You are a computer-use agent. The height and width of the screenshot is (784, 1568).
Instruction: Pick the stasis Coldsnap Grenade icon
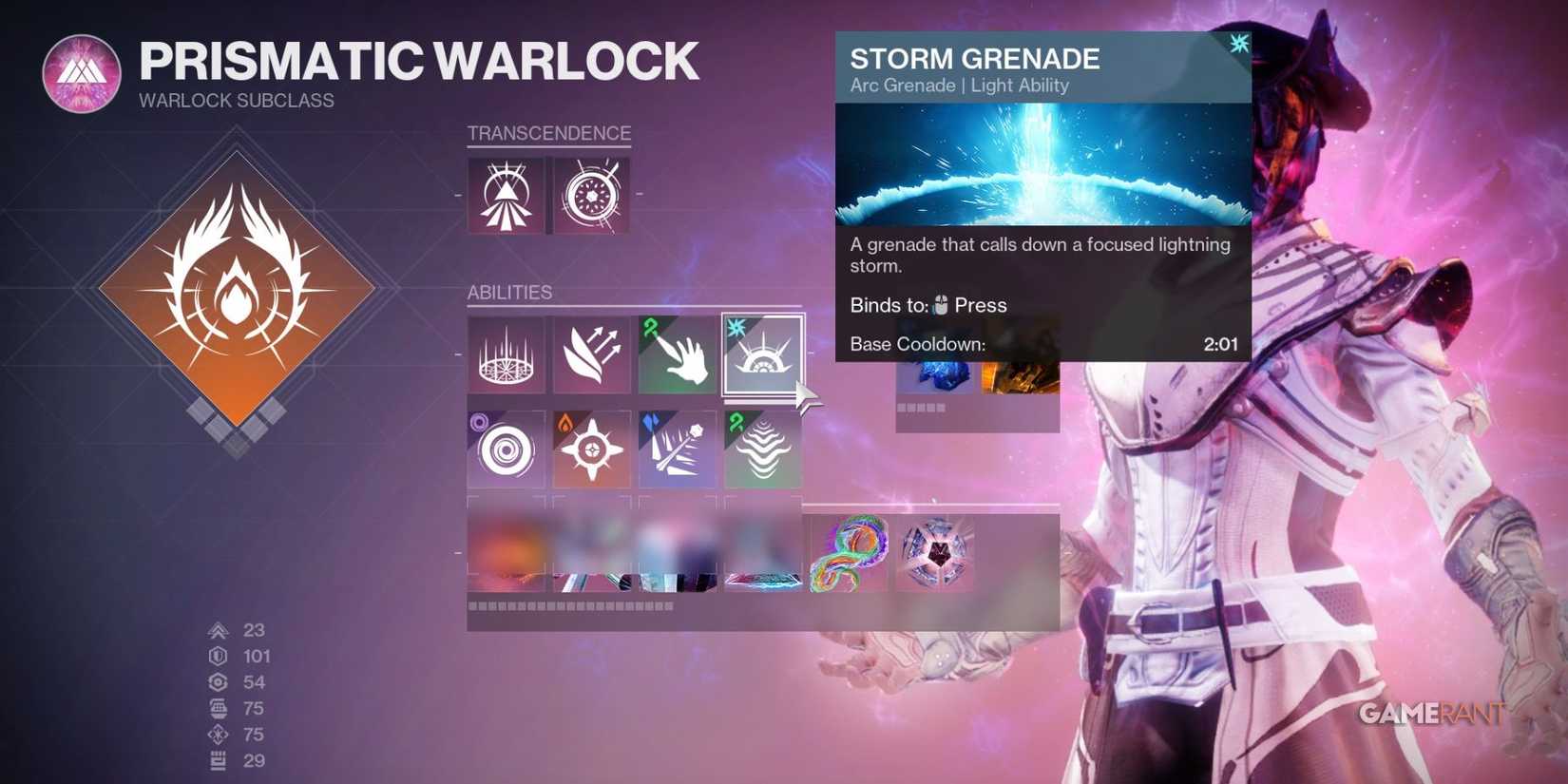pyautogui.click(x=676, y=447)
